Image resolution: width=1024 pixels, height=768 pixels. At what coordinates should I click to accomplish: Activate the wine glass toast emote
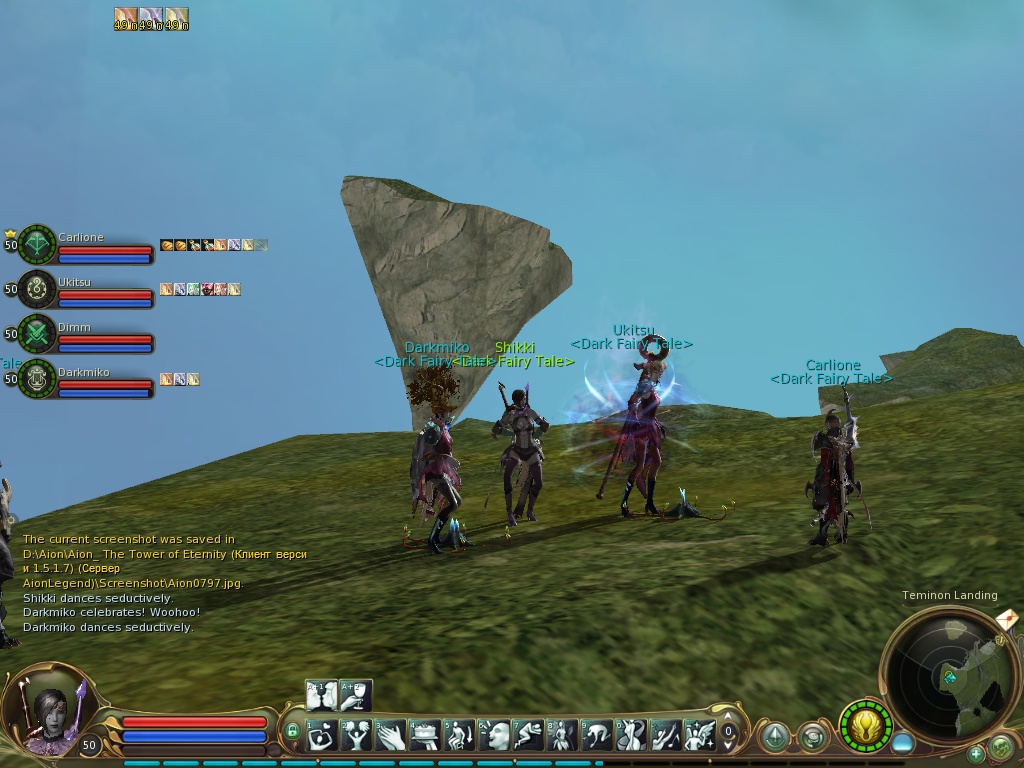click(356, 695)
